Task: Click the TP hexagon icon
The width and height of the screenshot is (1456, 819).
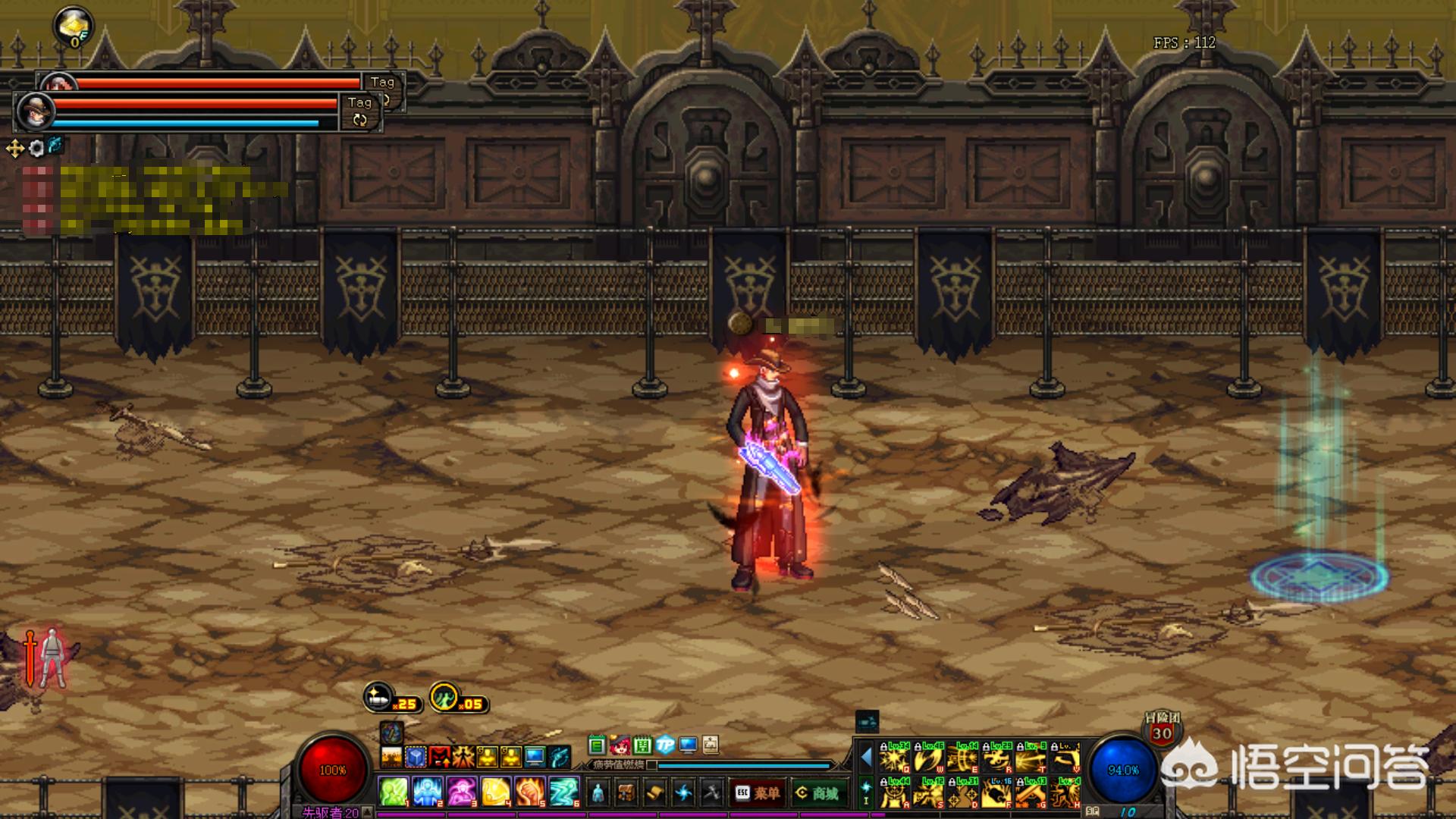Action: point(665,745)
